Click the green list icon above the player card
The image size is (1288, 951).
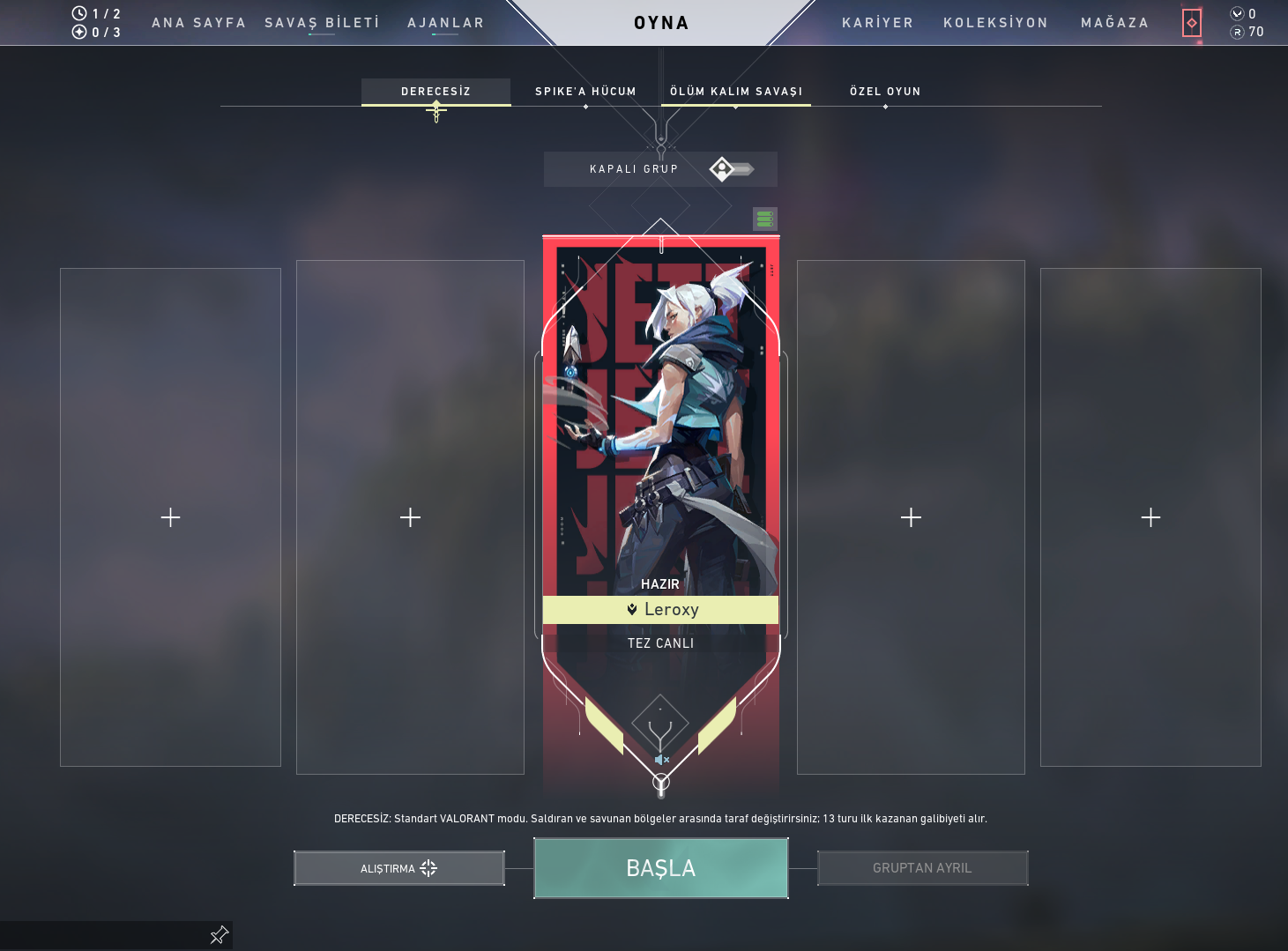(764, 219)
